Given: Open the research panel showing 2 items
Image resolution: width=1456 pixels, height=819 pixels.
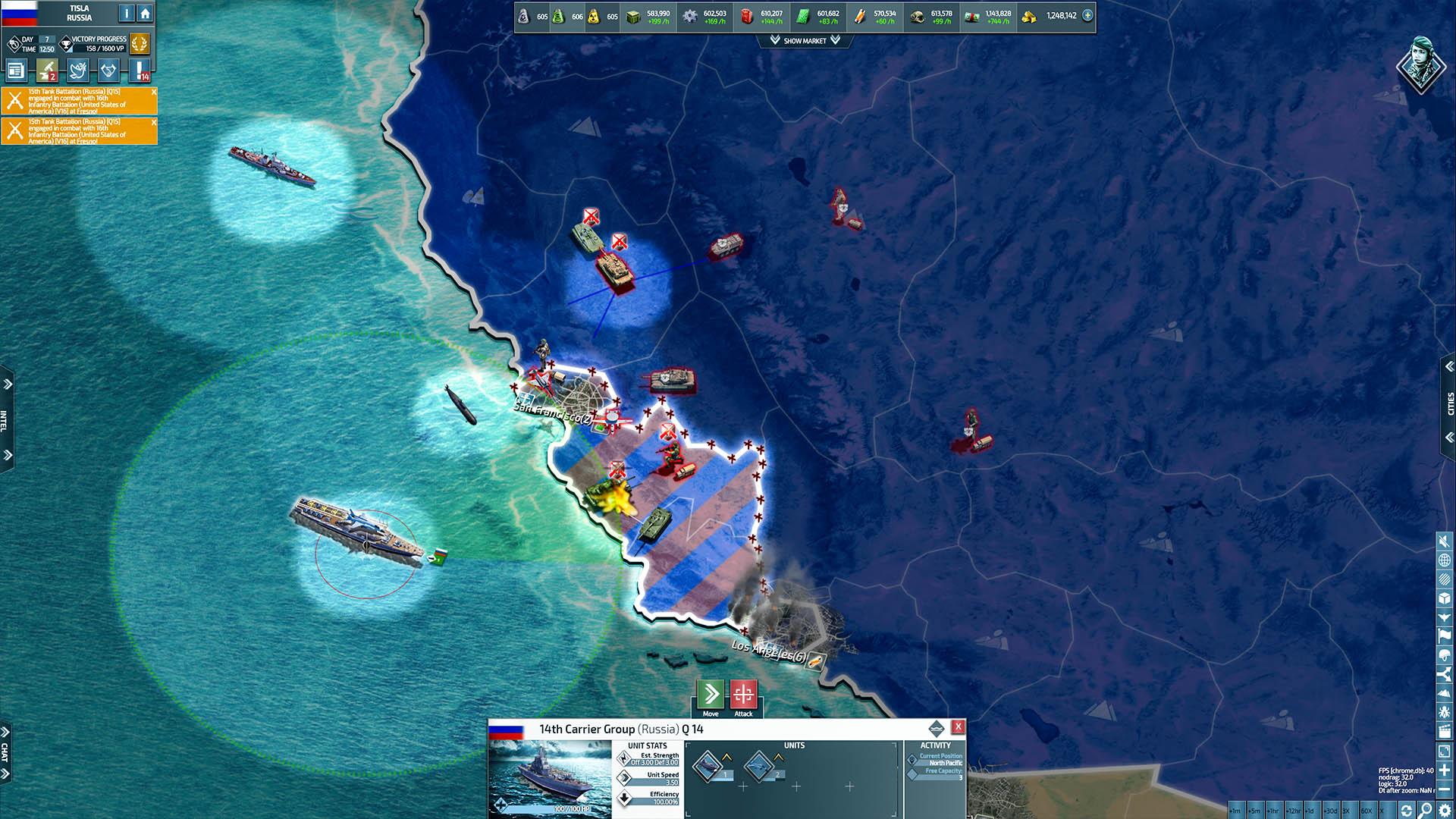Looking at the screenshot, I should coord(45,71).
